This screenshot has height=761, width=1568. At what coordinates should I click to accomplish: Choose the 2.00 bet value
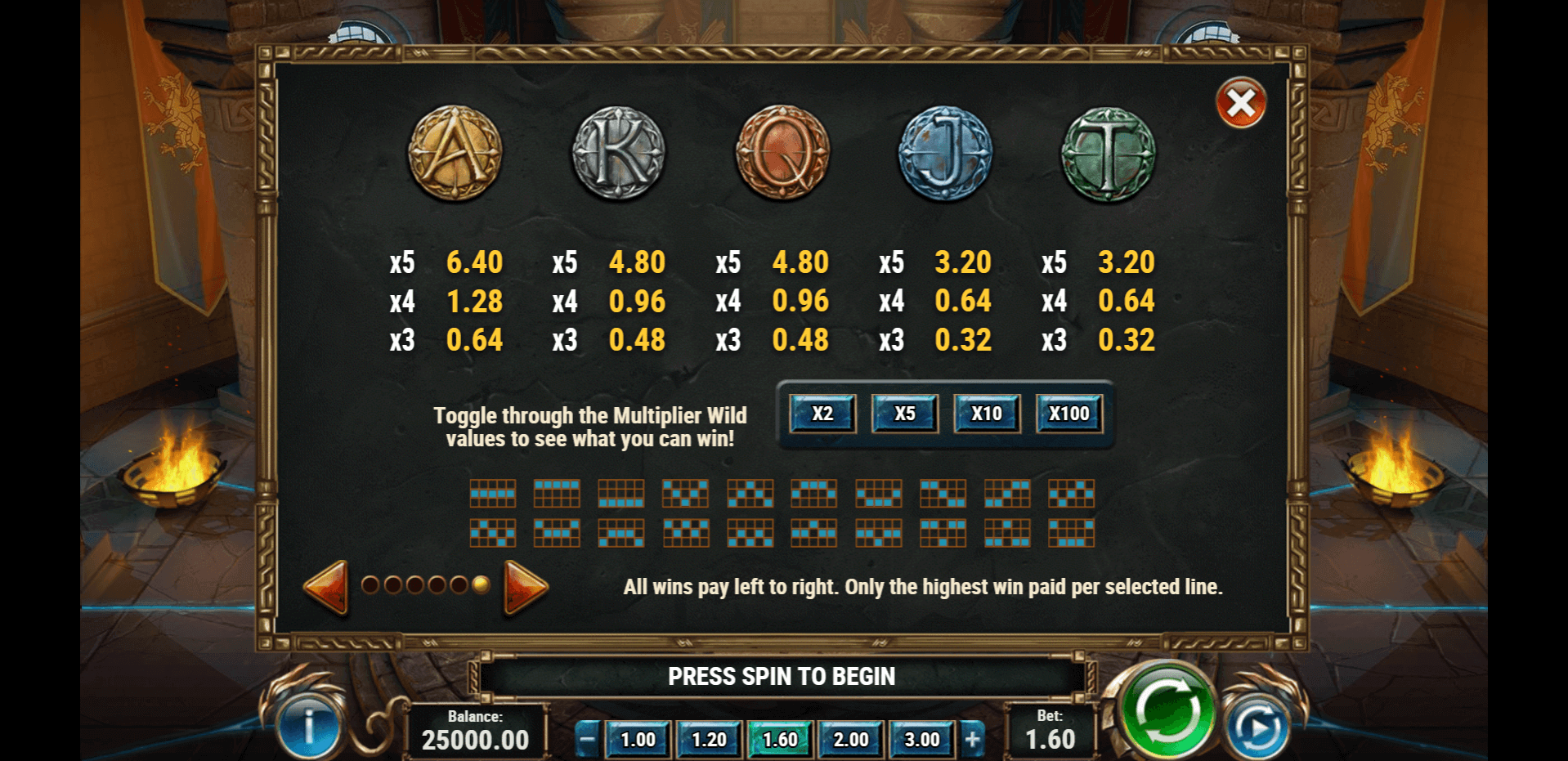click(x=851, y=740)
